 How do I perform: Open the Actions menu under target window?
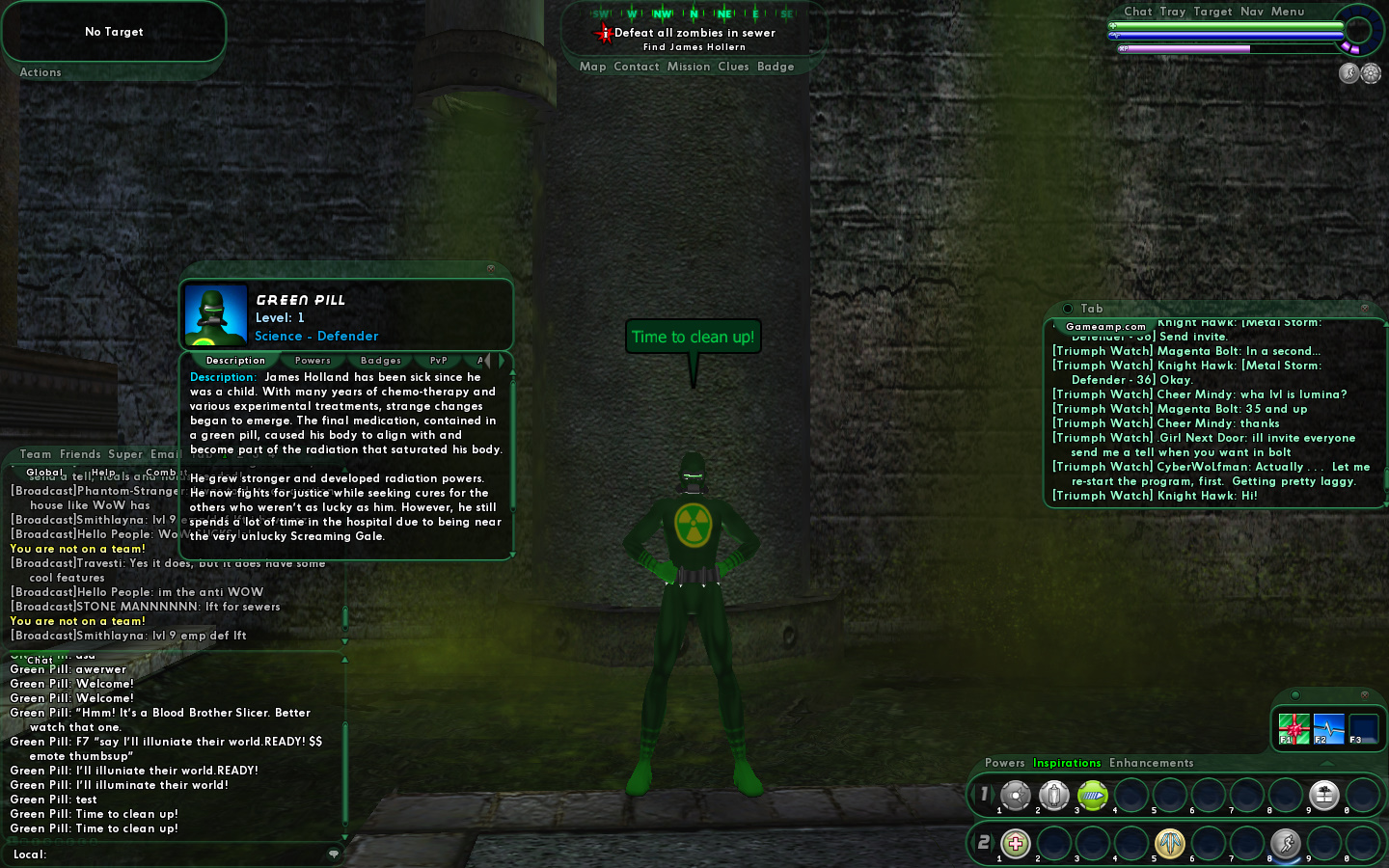41,72
